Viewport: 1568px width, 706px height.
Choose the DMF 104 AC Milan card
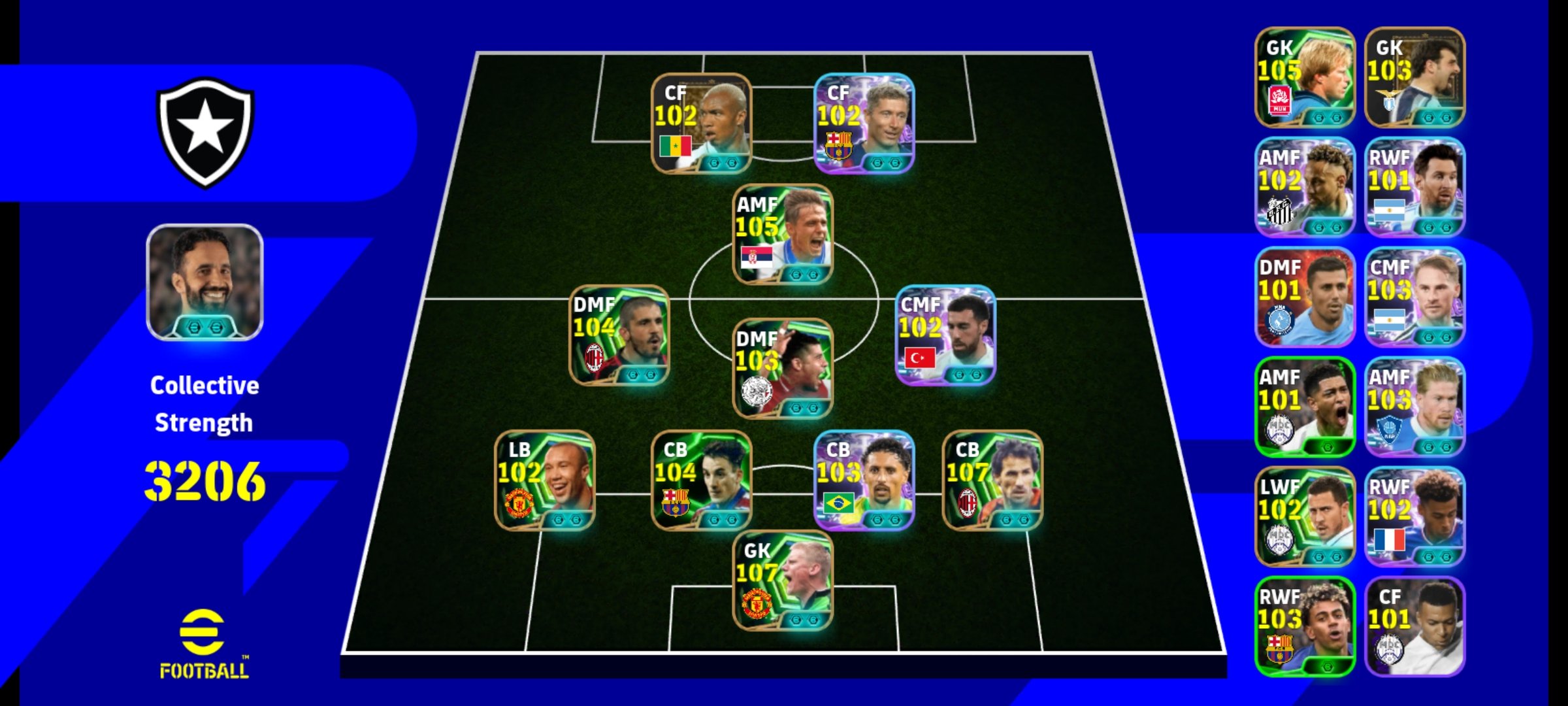click(619, 335)
